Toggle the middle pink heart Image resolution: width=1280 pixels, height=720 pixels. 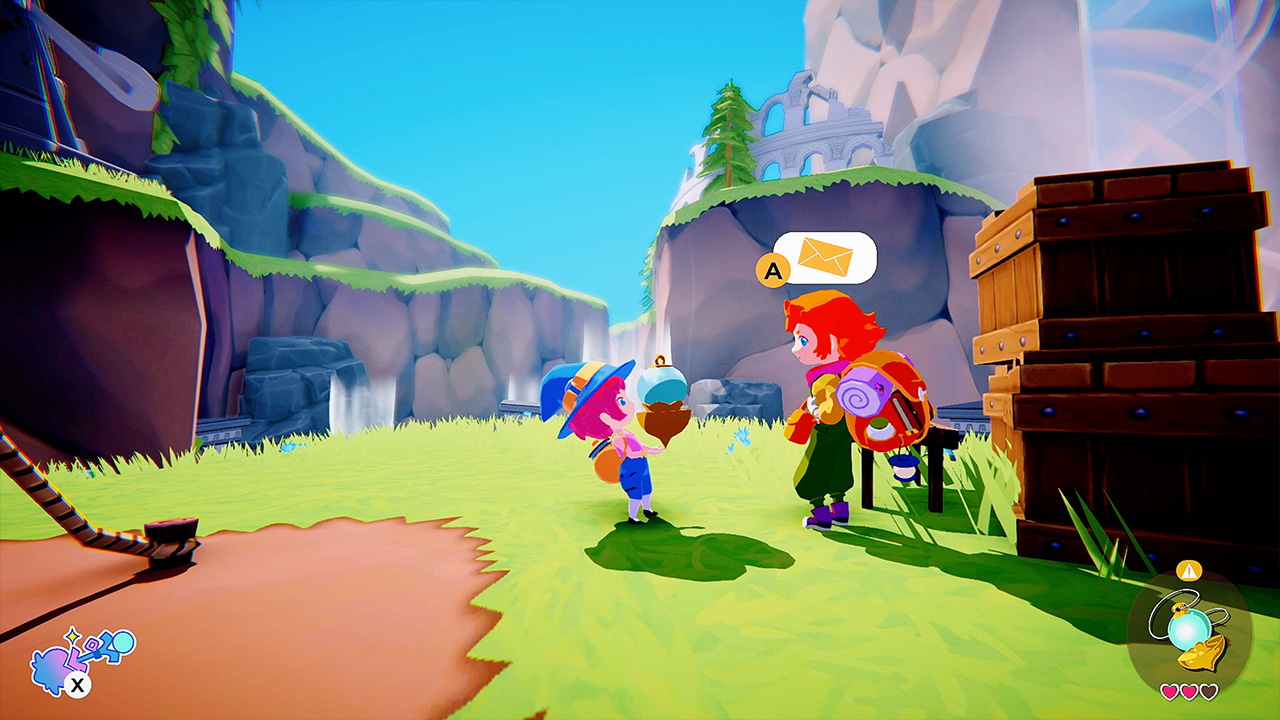[x=1189, y=692]
